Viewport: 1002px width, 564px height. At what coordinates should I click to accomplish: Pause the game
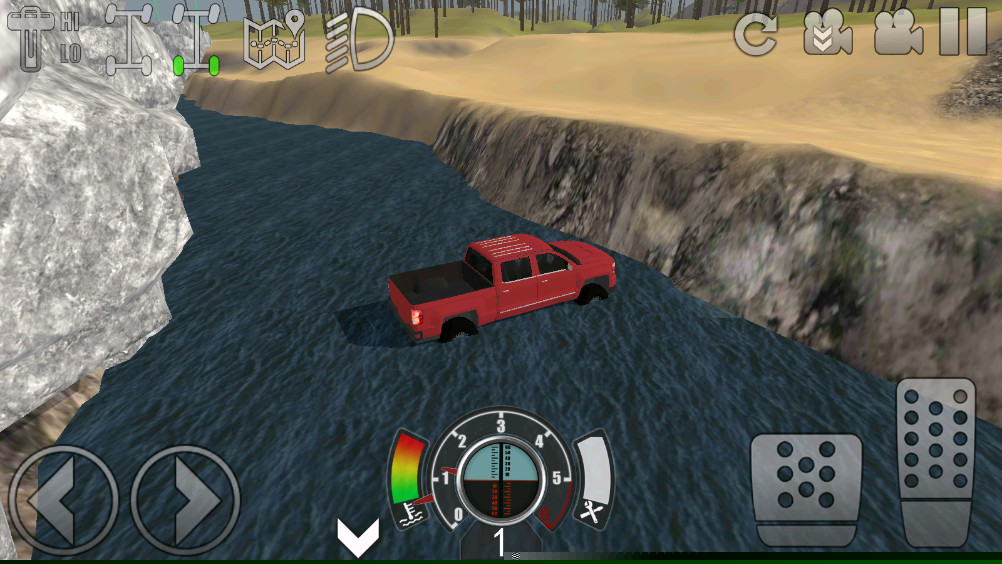tap(963, 33)
